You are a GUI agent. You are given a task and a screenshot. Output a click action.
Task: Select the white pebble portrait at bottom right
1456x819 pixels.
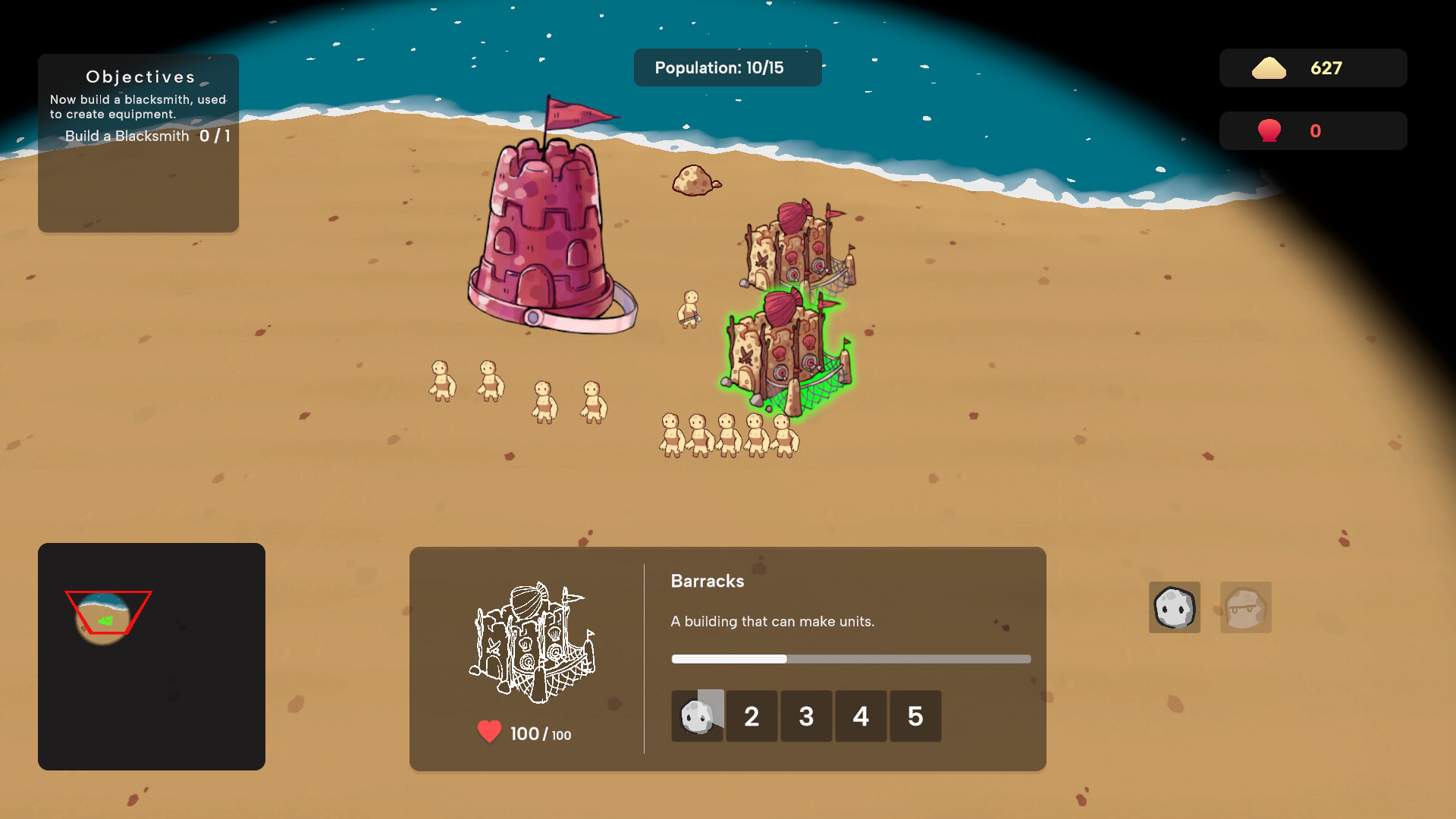tap(1175, 607)
